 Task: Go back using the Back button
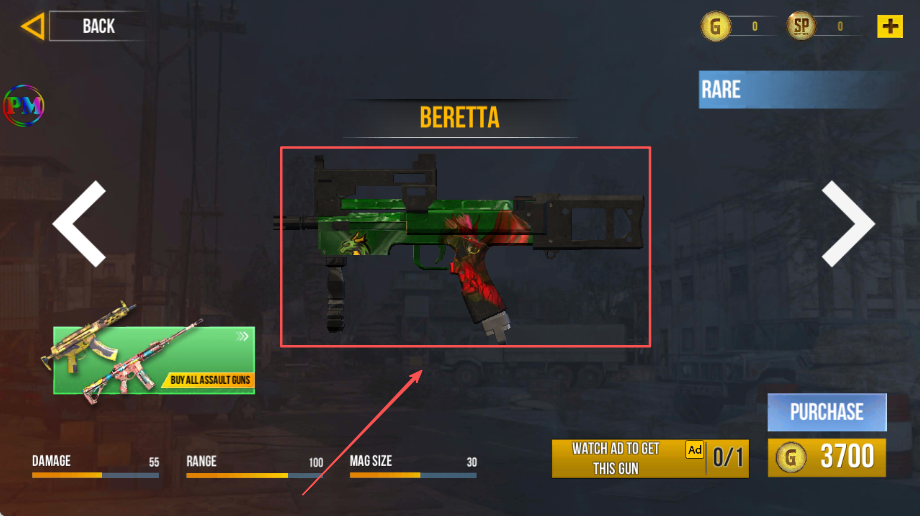coord(80,26)
